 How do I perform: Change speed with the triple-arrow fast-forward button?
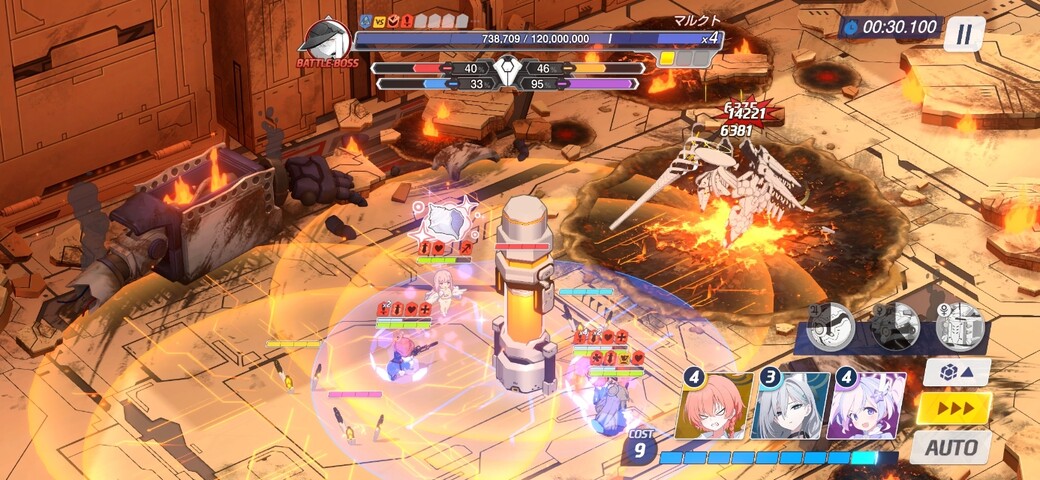(x=954, y=408)
